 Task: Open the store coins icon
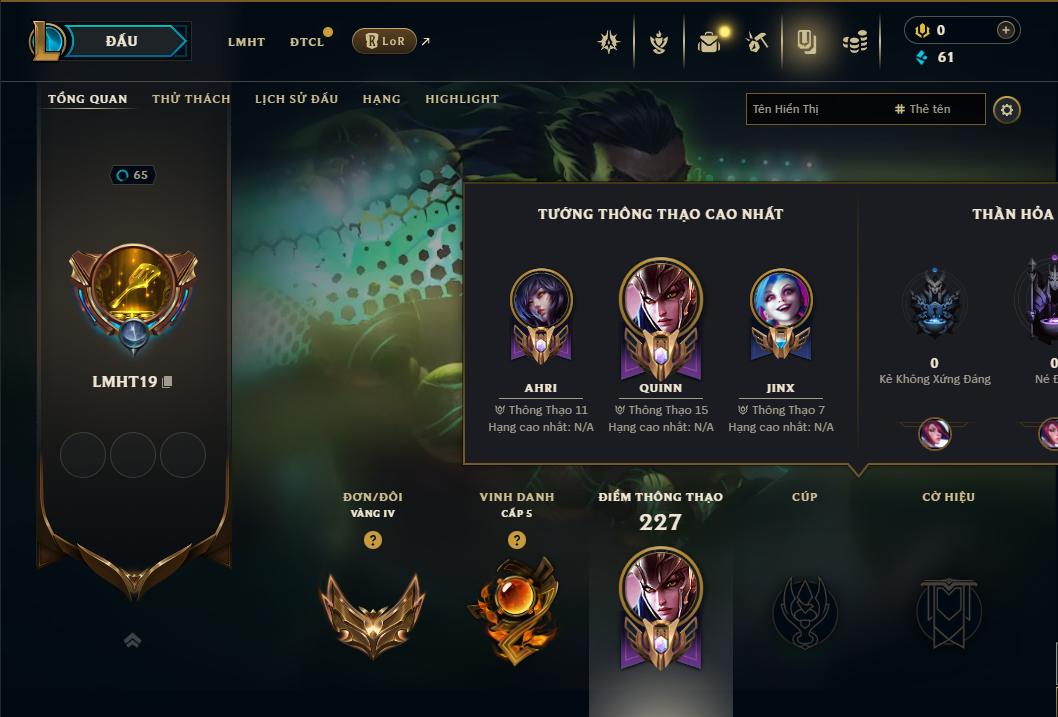[x=854, y=42]
